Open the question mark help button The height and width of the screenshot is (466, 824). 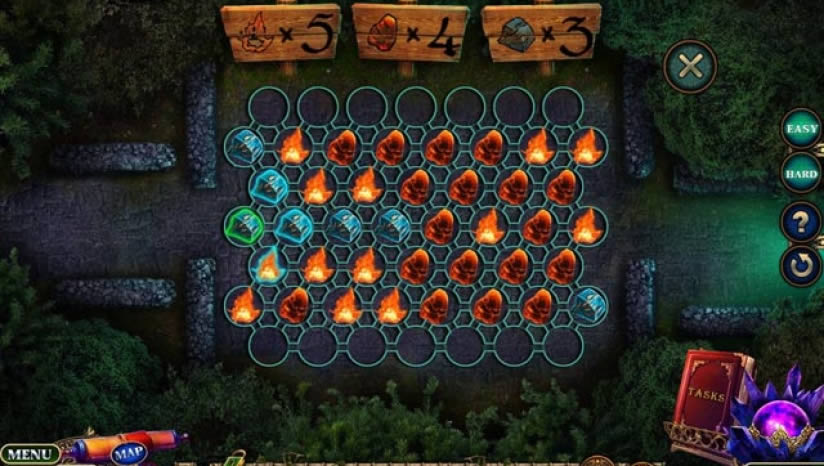[x=802, y=221]
